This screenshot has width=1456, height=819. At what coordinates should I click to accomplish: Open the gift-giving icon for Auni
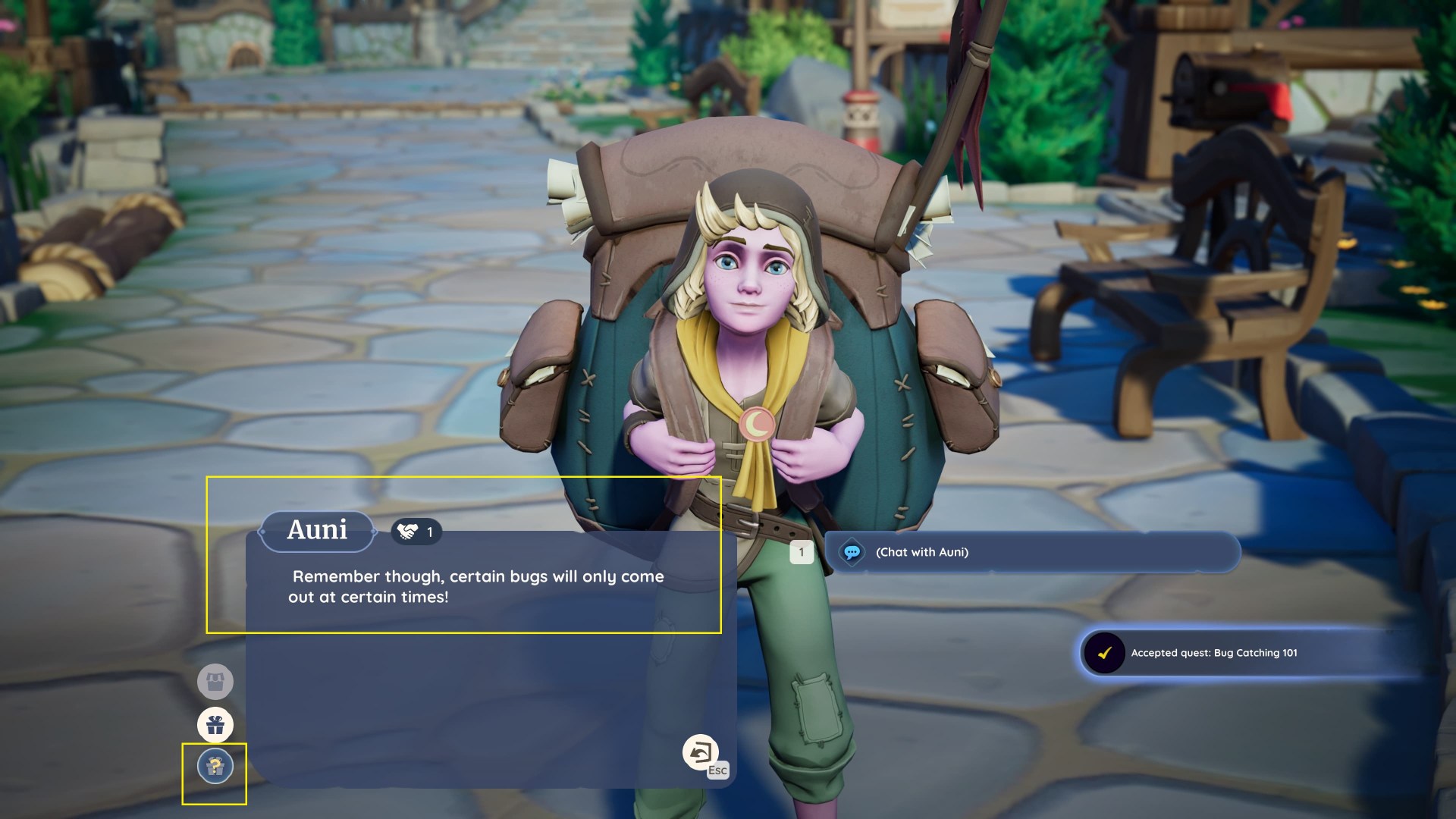click(x=215, y=725)
